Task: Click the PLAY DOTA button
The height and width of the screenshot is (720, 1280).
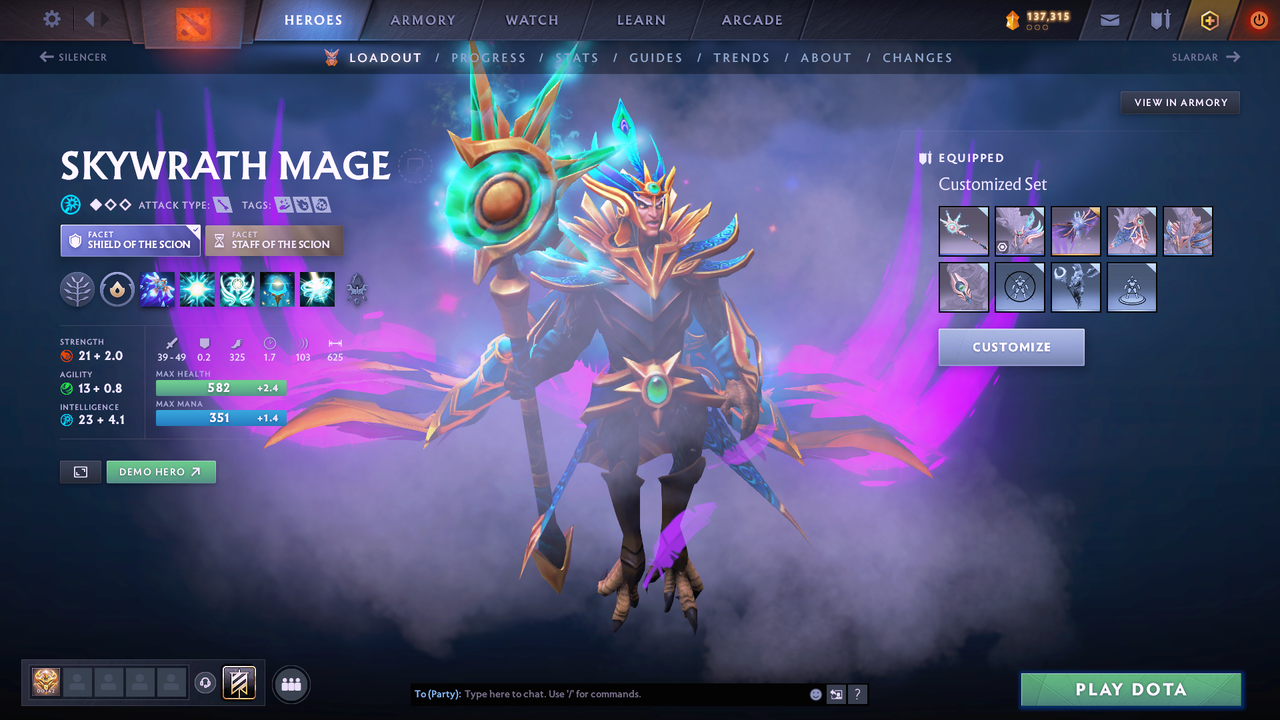Action: [x=1131, y=689]
